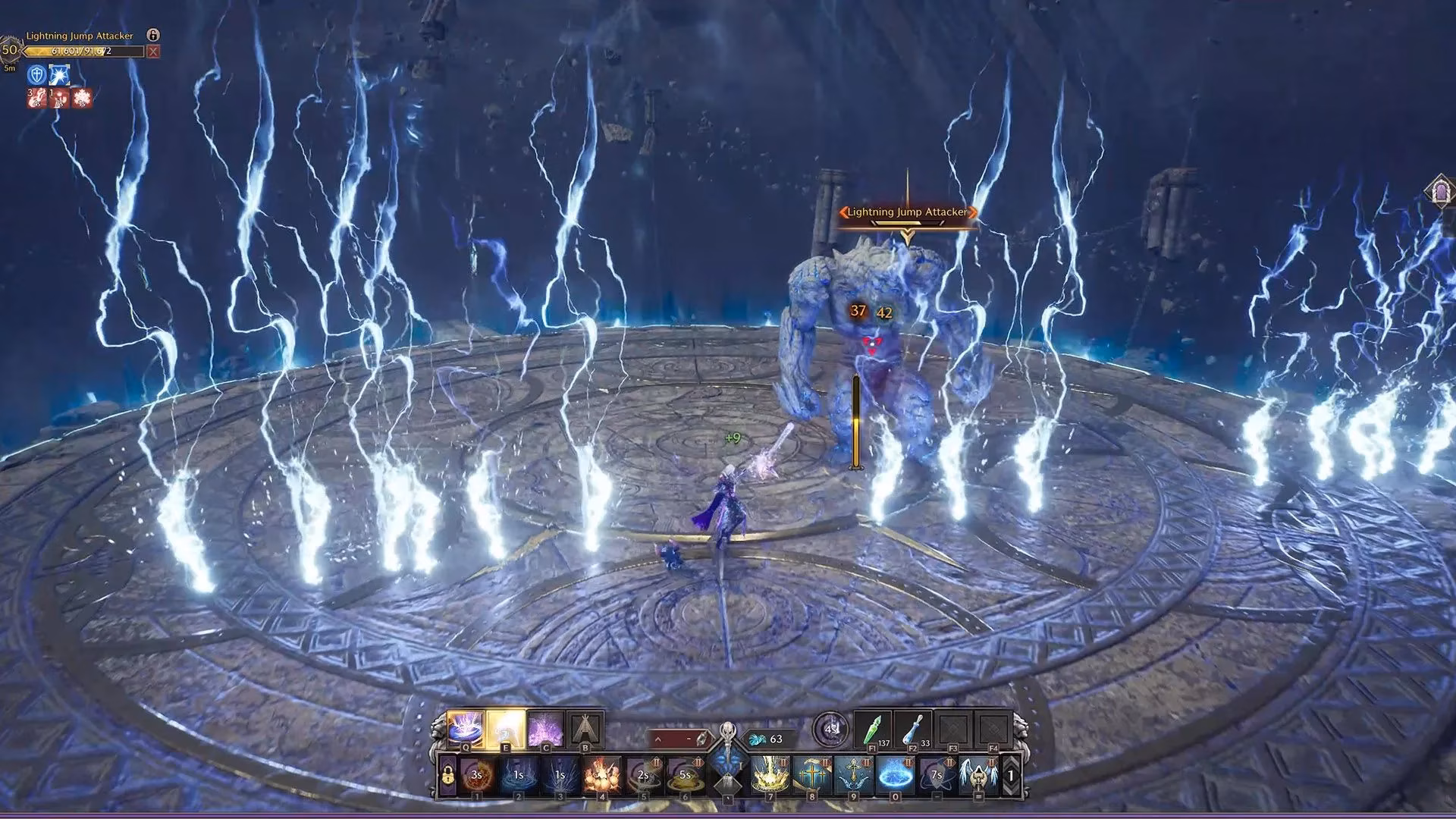
Task: Use the blue potion in slot F2
Action: 912,730
